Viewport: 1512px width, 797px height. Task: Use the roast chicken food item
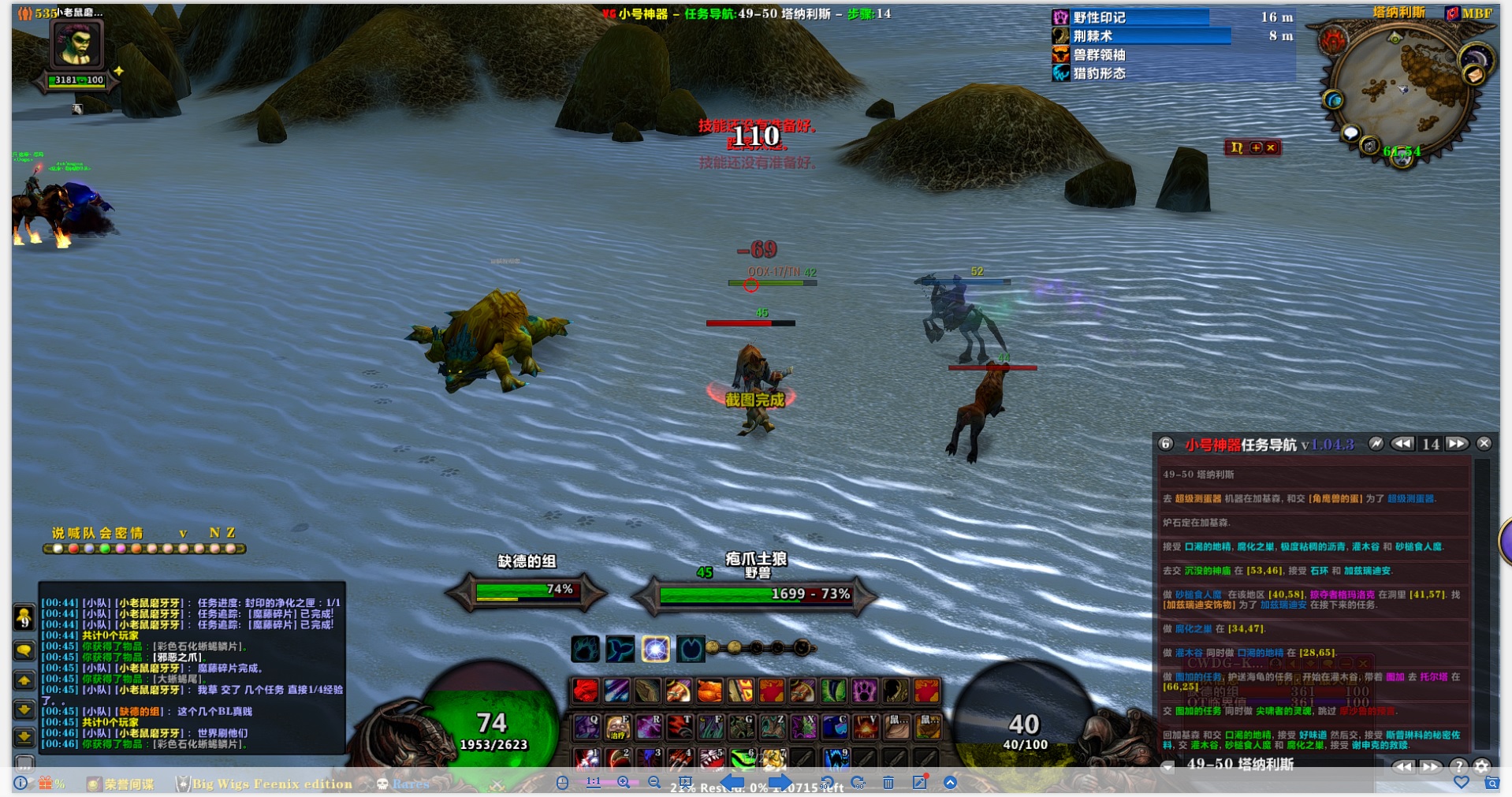[x=709, y=691]
